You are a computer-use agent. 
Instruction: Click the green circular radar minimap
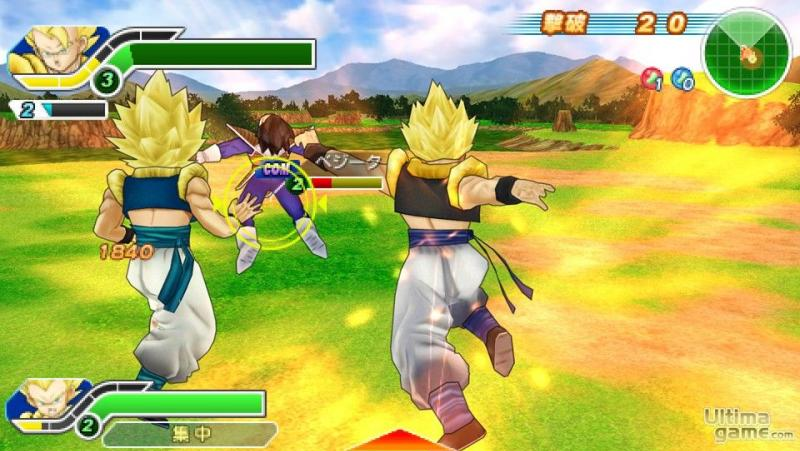point(746,53)
